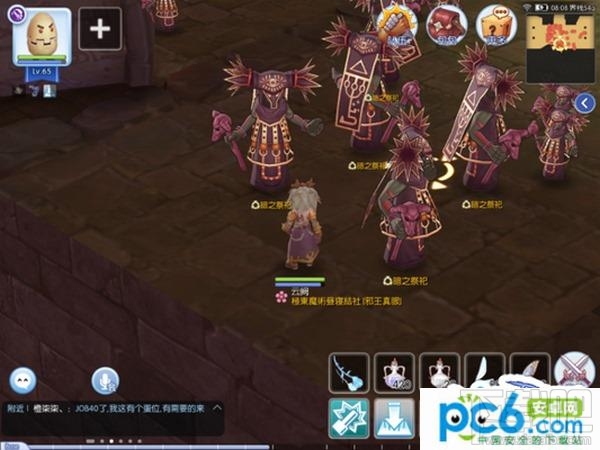Open the chat emoji bubble button

tap(23, 380)
